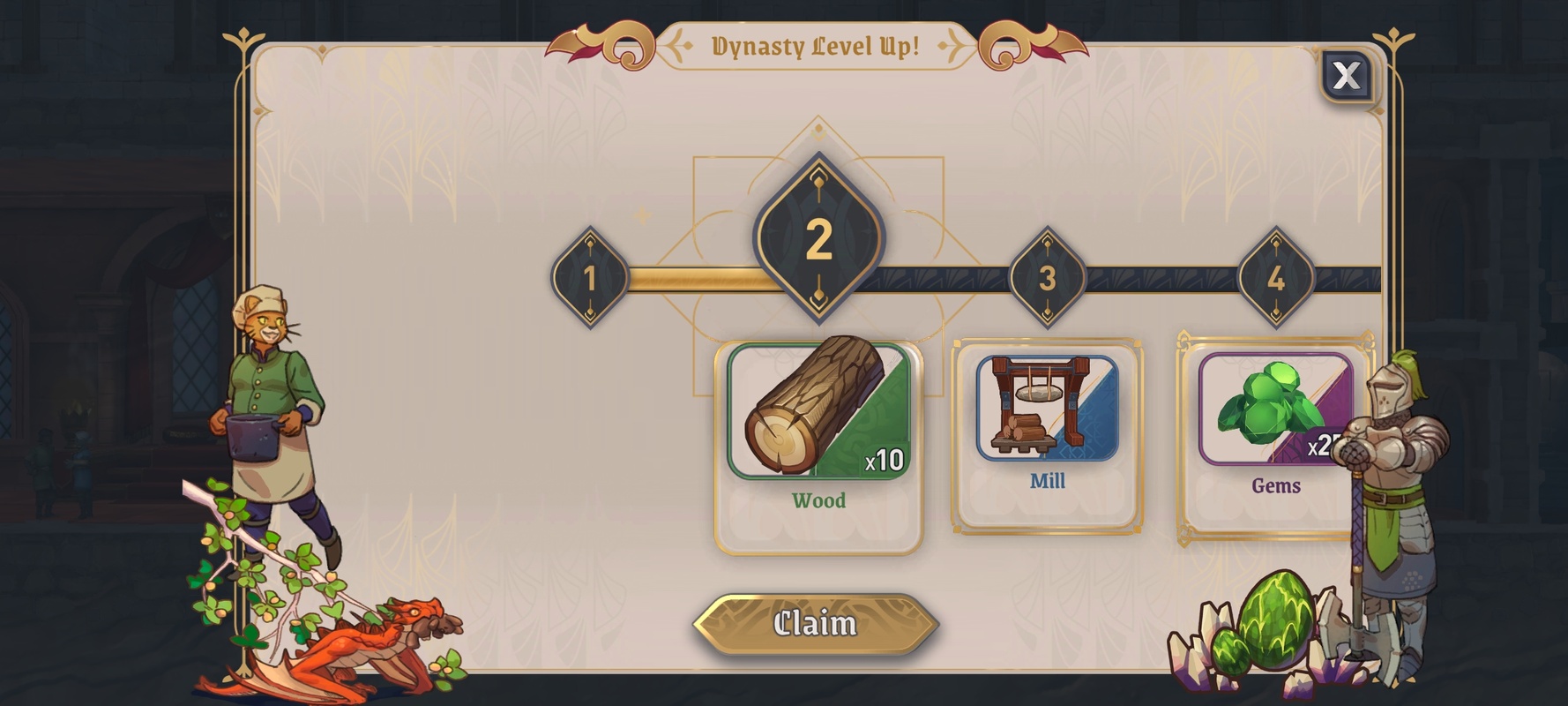The width and height of the screenshot is (1568, 706).
Task: Select the Mill reward card
Action: (x=1047, y=434)
